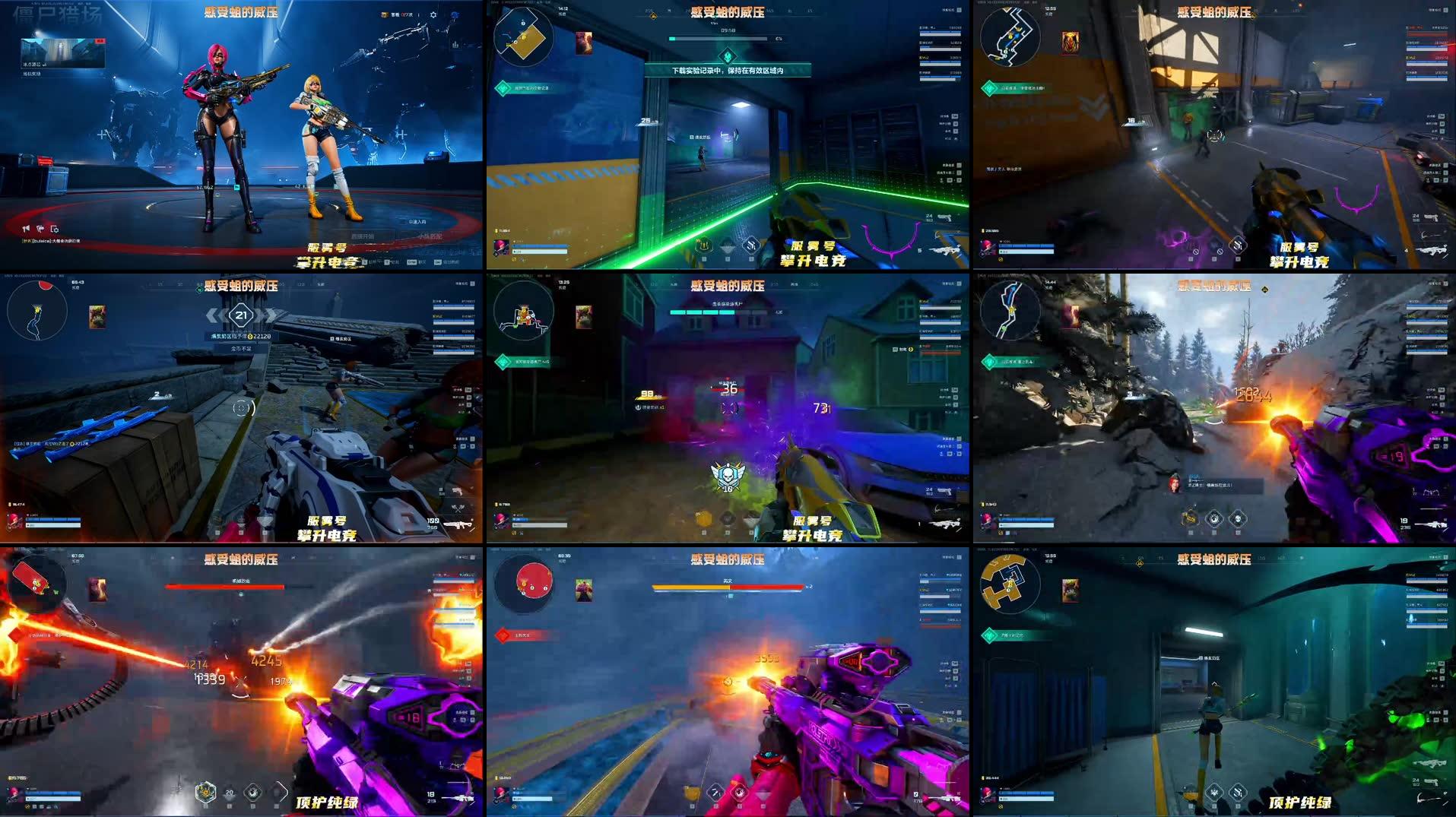Click the compass waypoint icon on the top bar
The image size is (1456, 817).
pyautogui.click(x=652, y=15)
